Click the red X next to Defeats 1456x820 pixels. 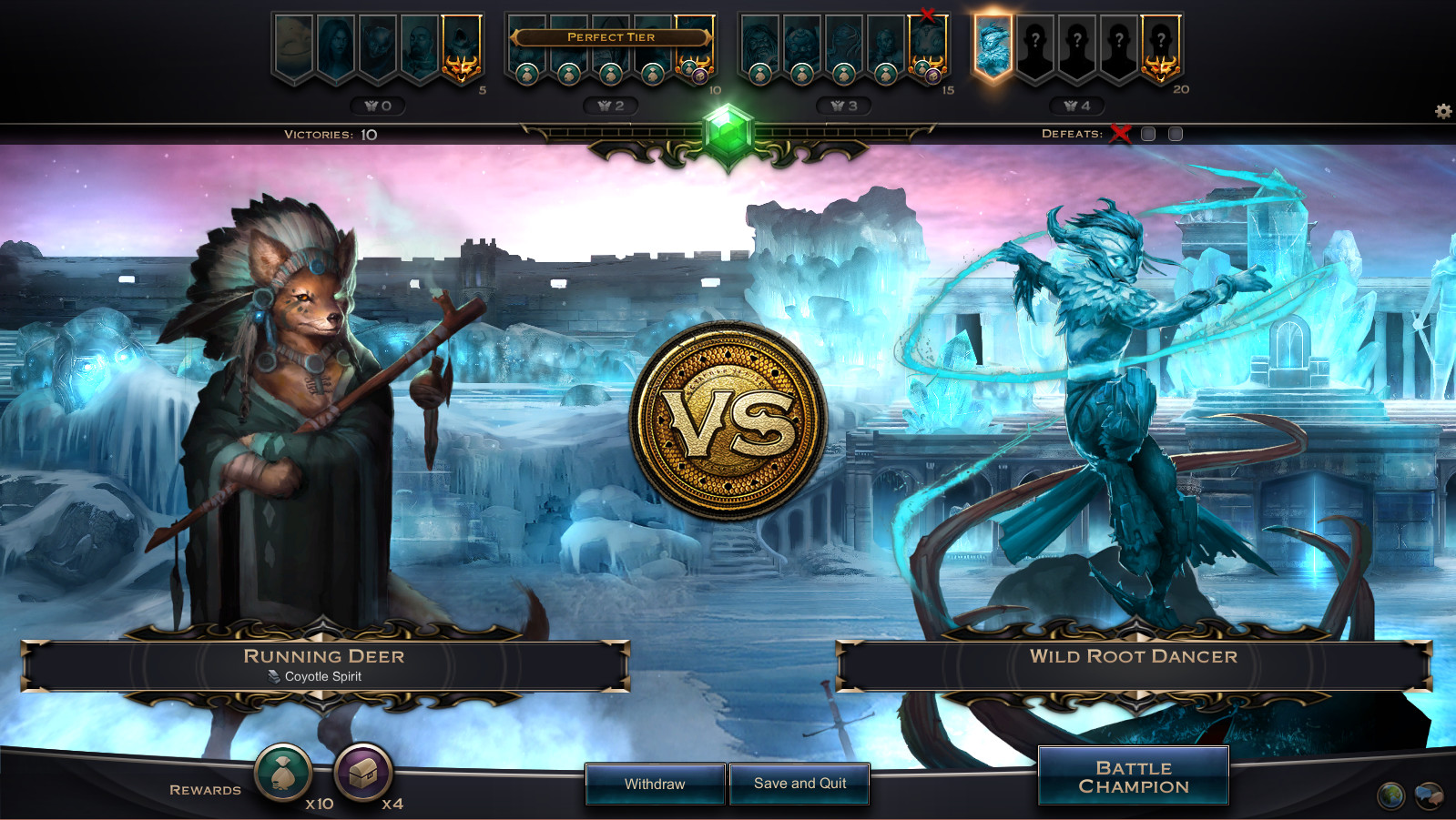pos(1121,133)
